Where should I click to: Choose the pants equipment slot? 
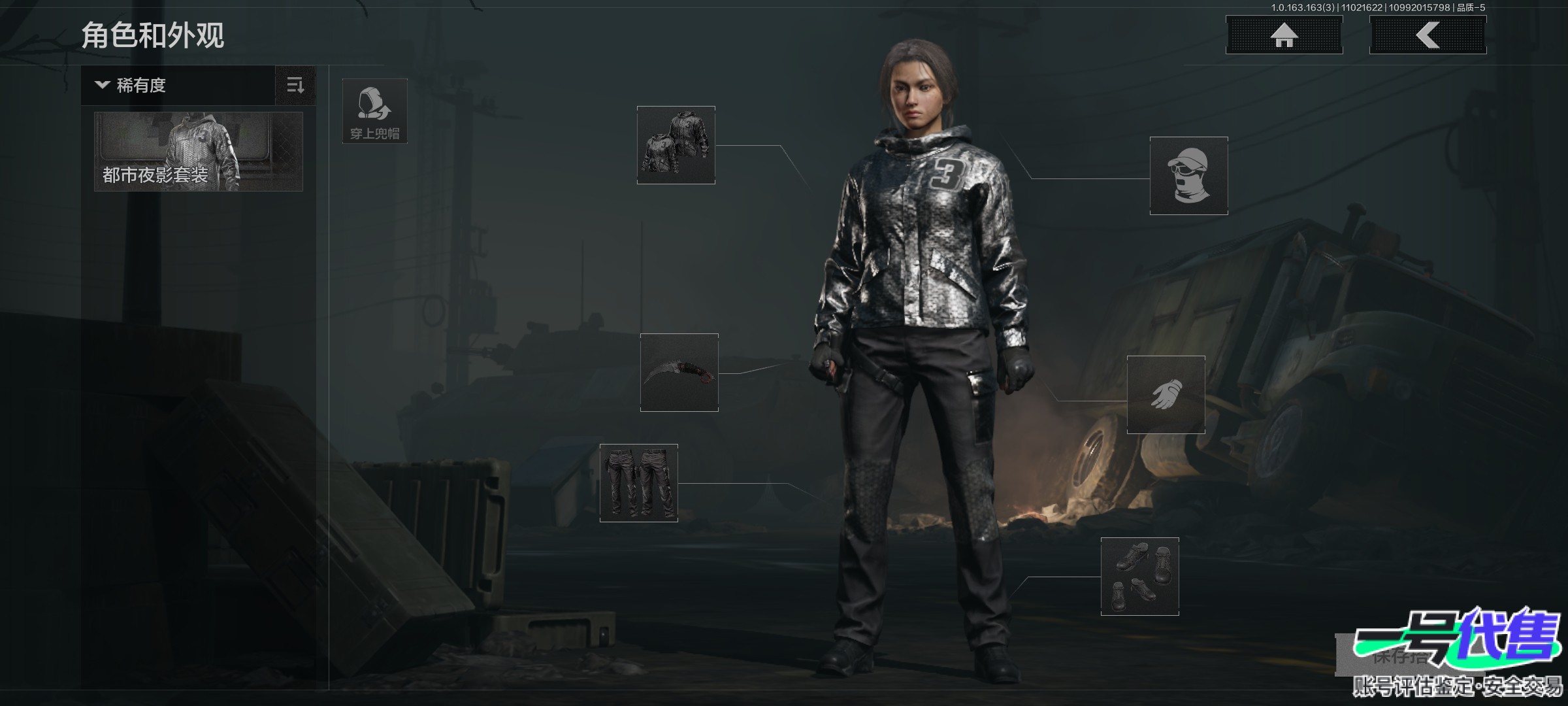[639, 483]
